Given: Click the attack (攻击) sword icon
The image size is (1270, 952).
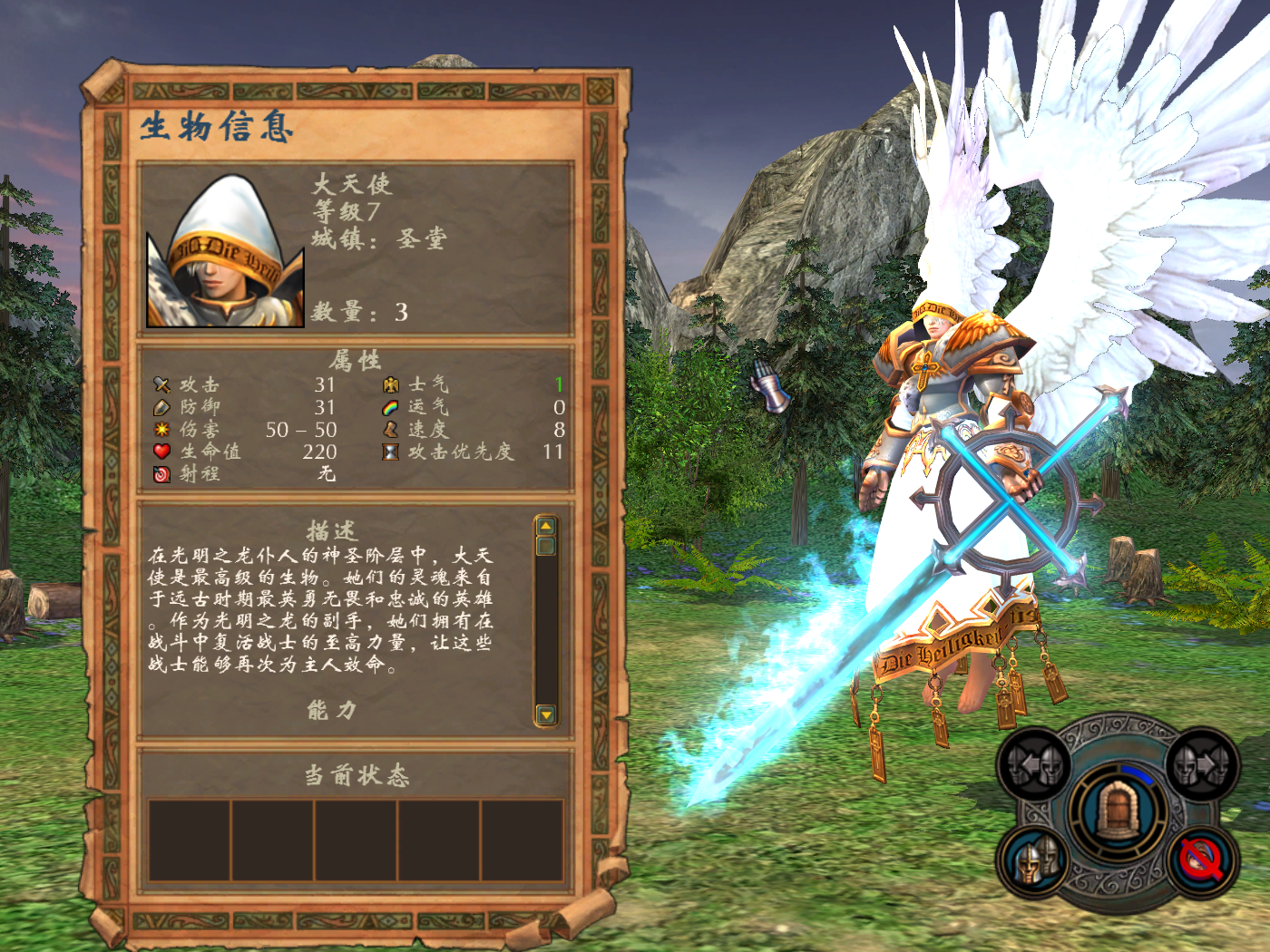Looking at the screenshot, I should (x=161, y=385).
